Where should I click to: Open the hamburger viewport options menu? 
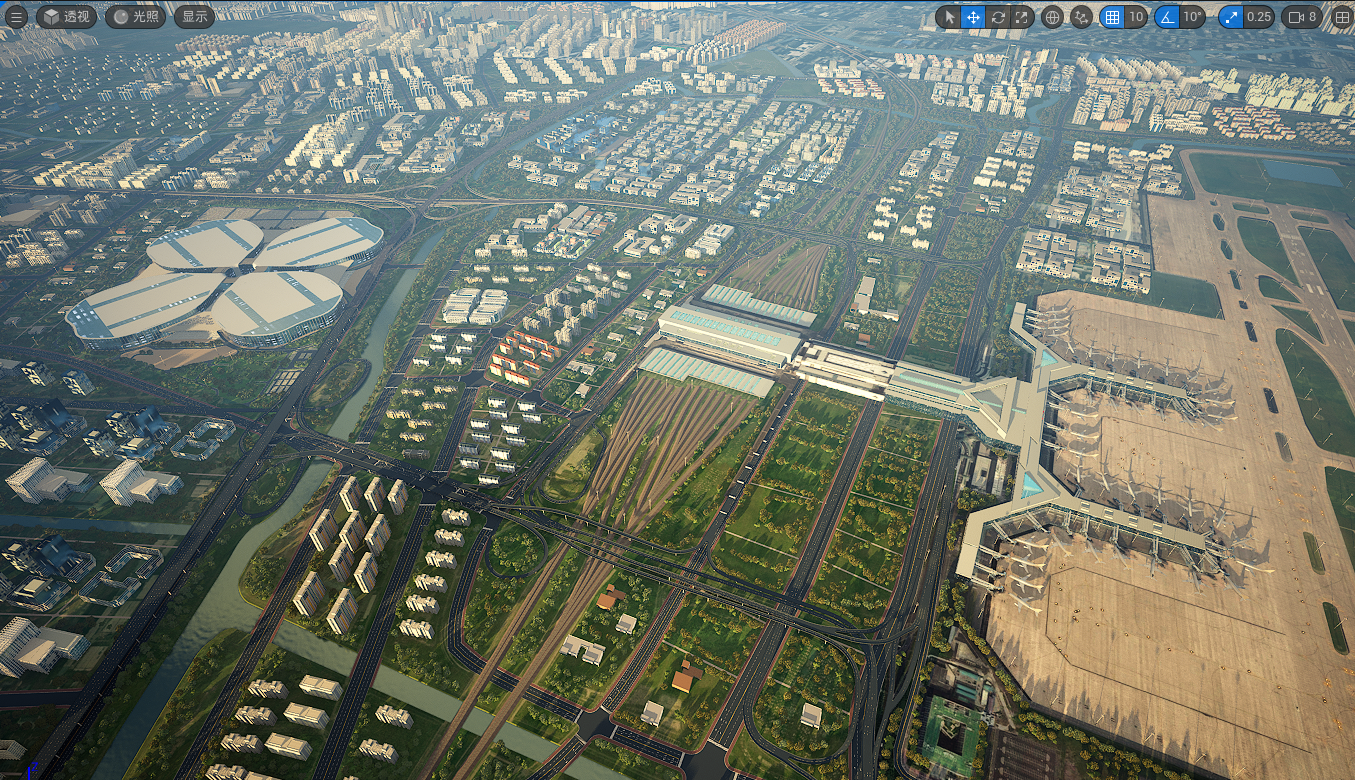click(x=17, y=17)
